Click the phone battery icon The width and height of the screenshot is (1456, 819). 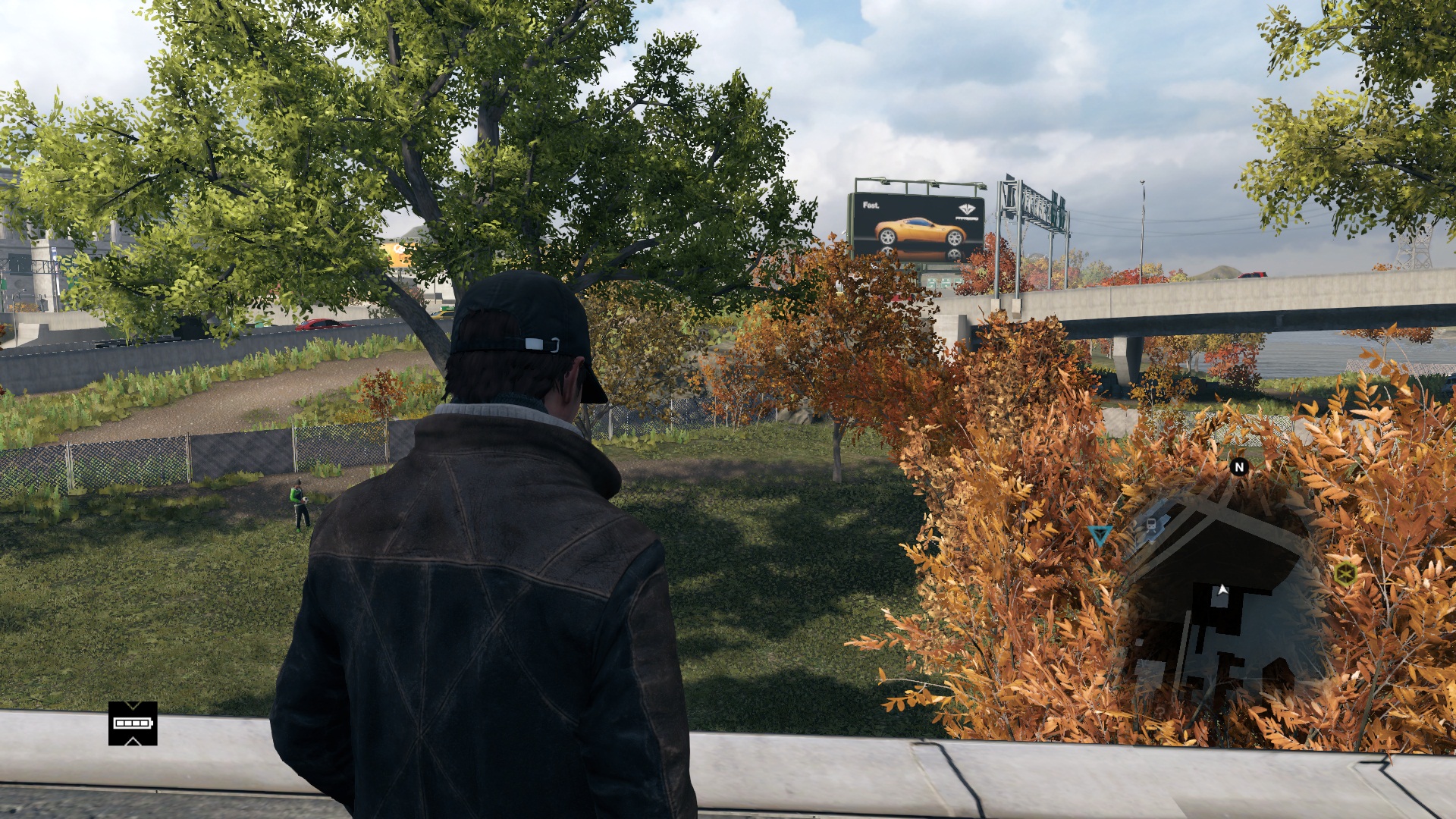click(x=133, y=723)
